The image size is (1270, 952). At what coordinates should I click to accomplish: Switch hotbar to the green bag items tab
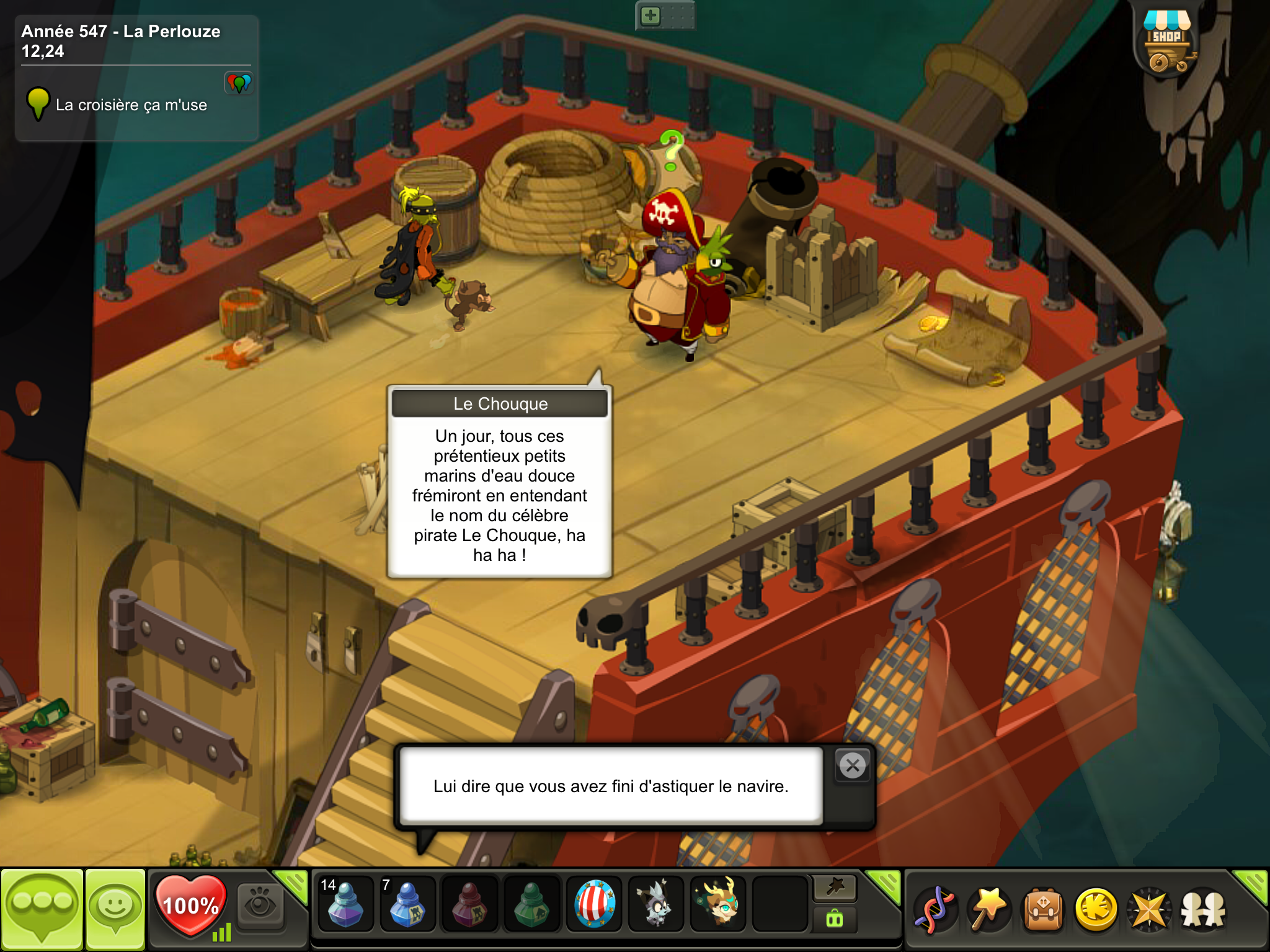coord(835,919)
